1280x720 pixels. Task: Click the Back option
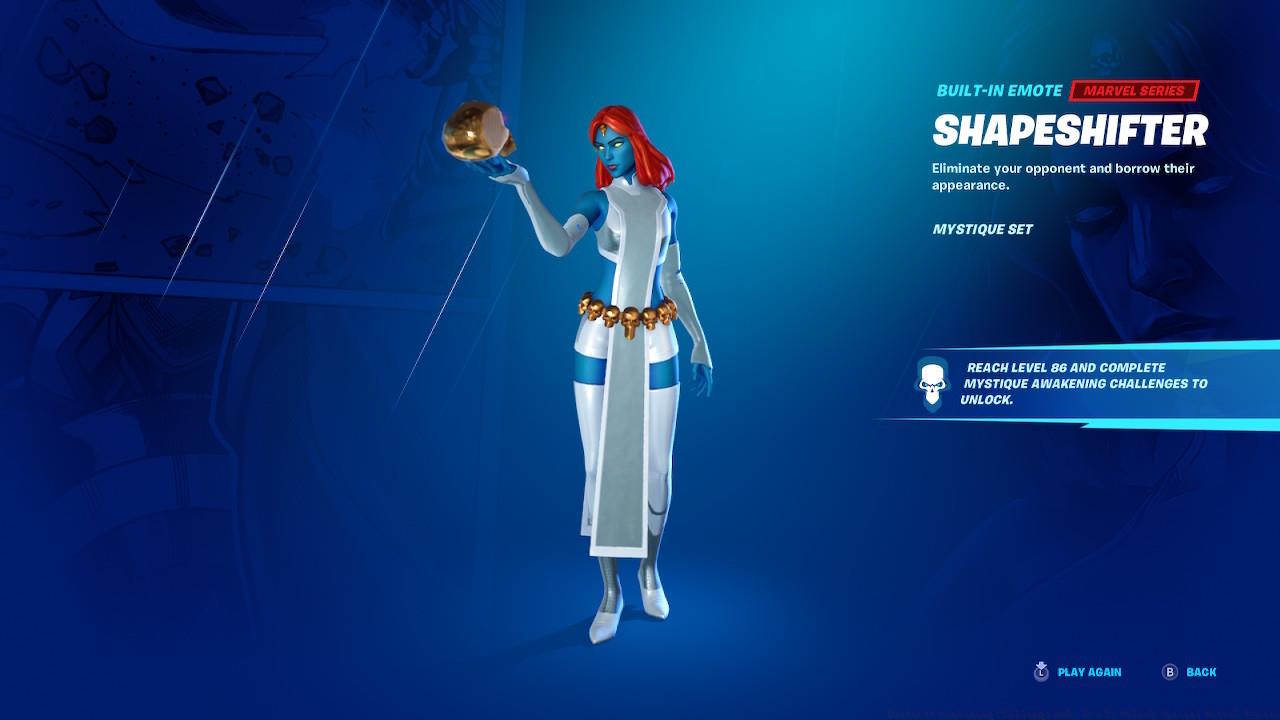point(1199,672)
